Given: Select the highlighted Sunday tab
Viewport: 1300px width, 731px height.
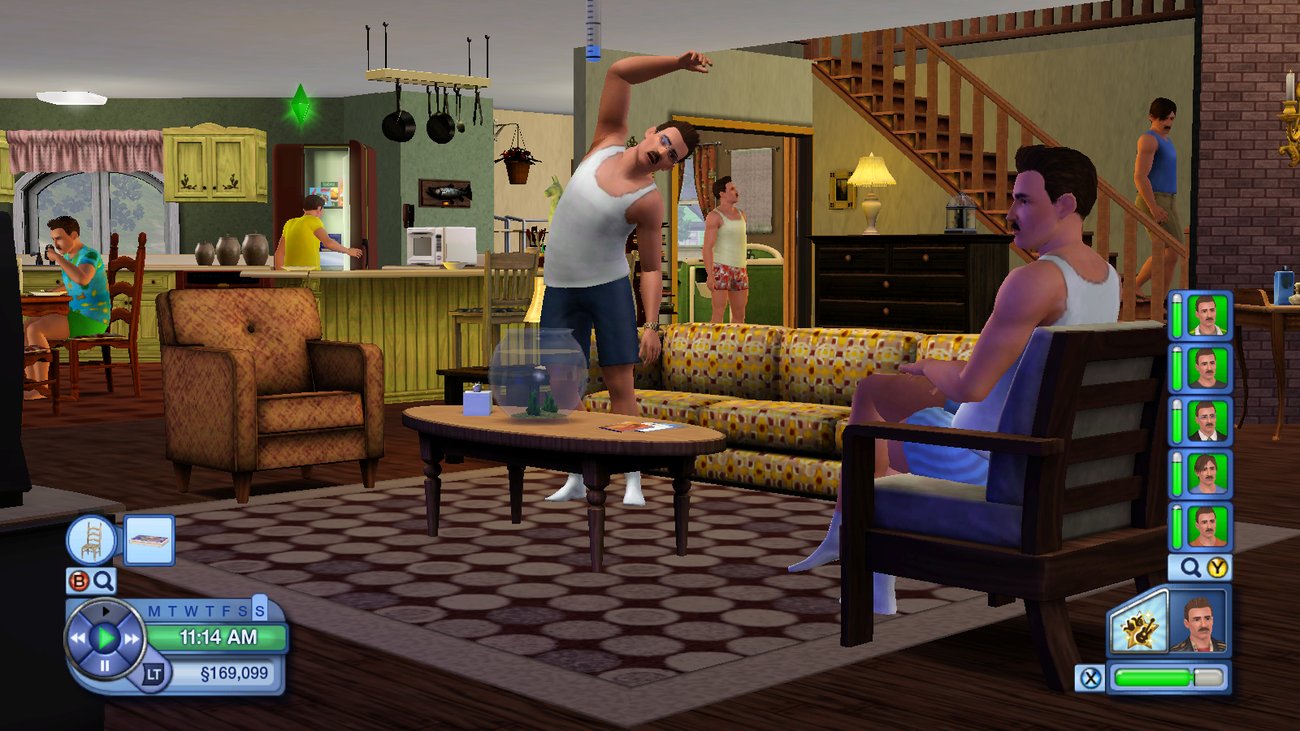Looking at the screenshot, I should pos(259,610).
